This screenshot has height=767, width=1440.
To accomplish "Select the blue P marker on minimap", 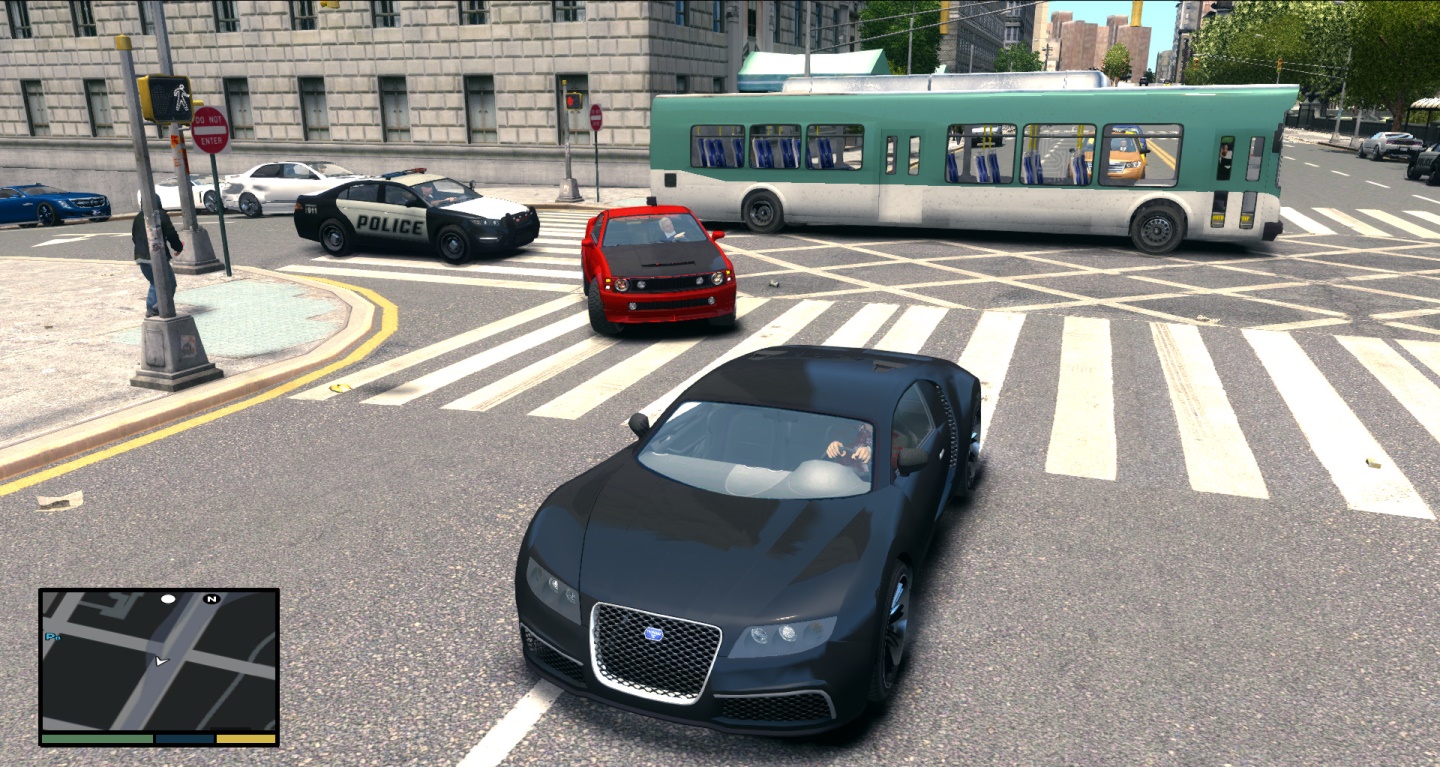I will point(49,636).
